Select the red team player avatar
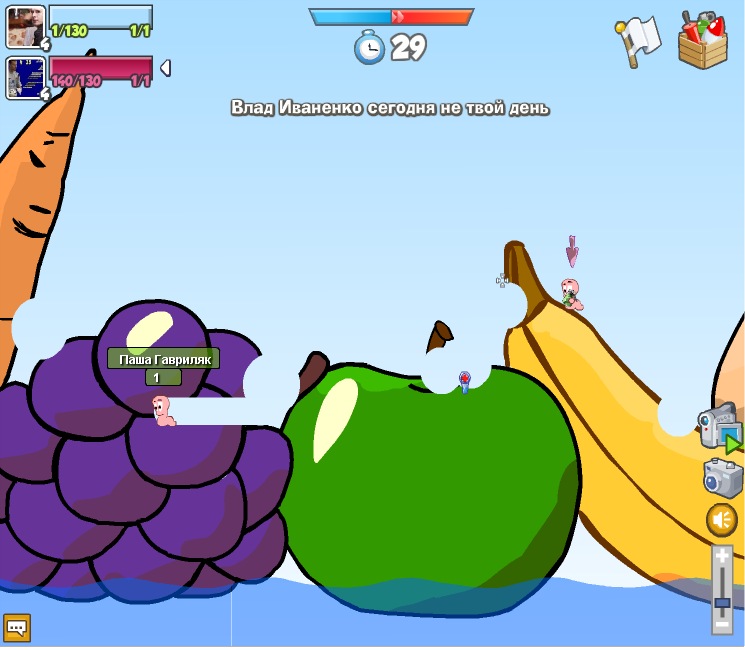745x650 pixels. pos(24,77)
